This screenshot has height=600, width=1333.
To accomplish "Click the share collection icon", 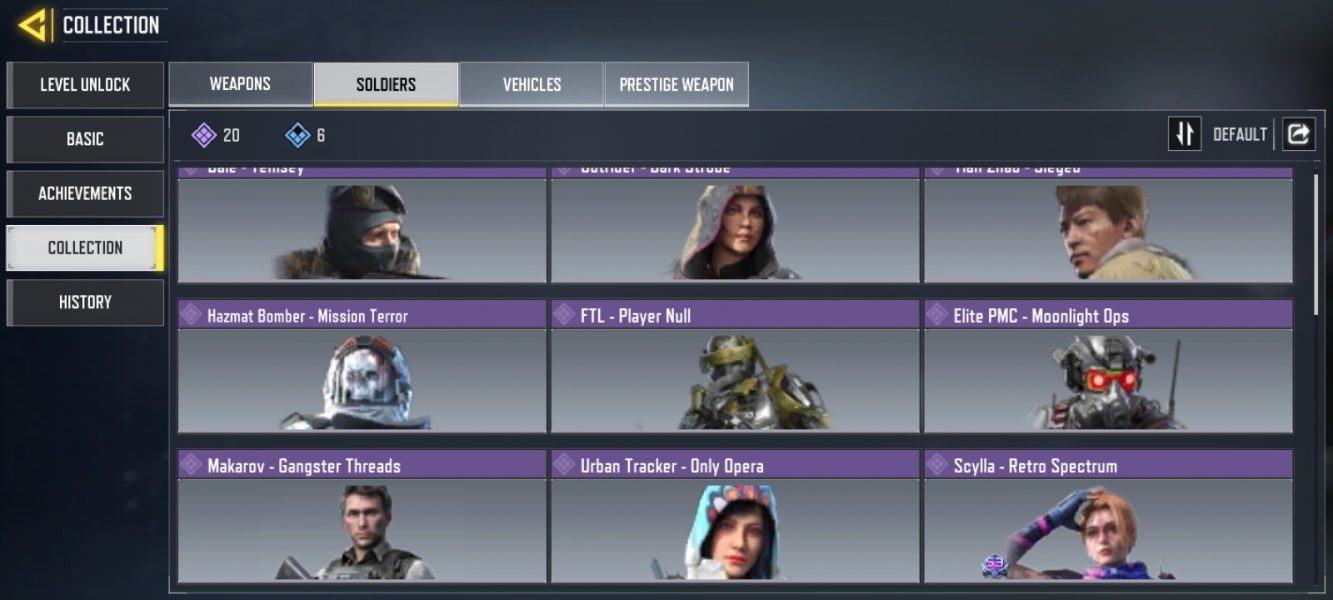I will click(1298, 134).
